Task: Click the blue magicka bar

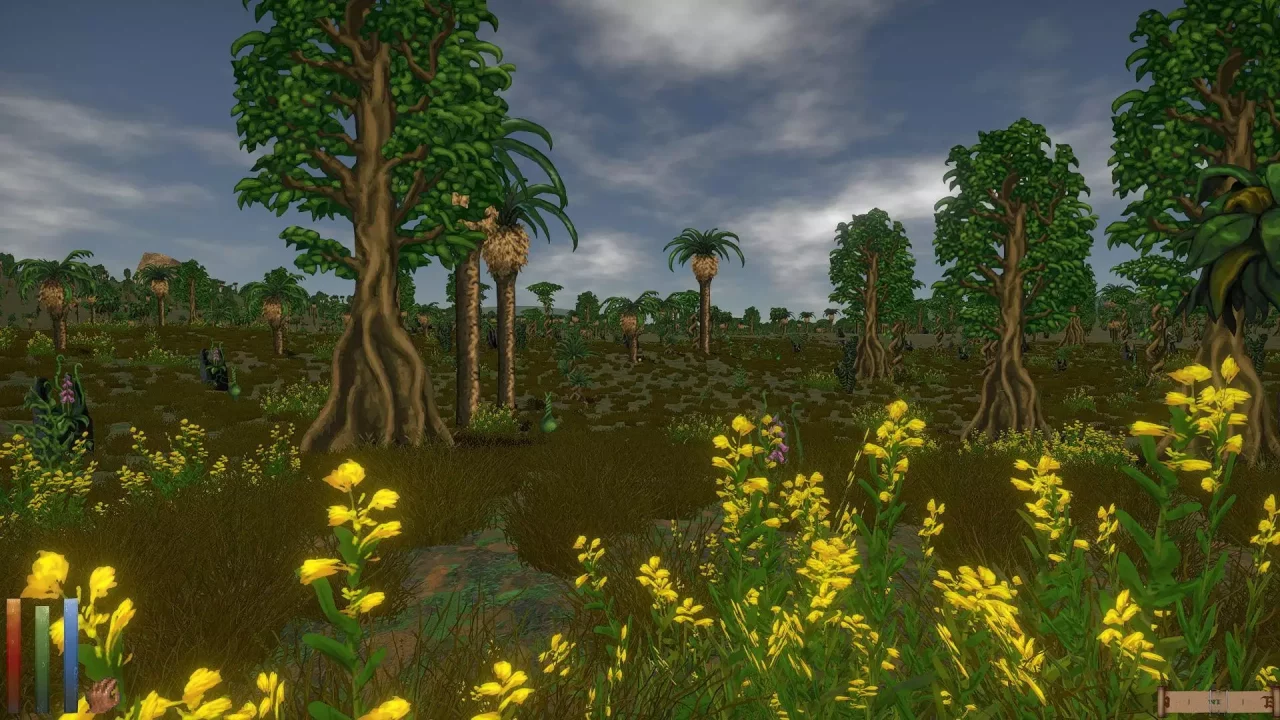Action: click(71, 650)
